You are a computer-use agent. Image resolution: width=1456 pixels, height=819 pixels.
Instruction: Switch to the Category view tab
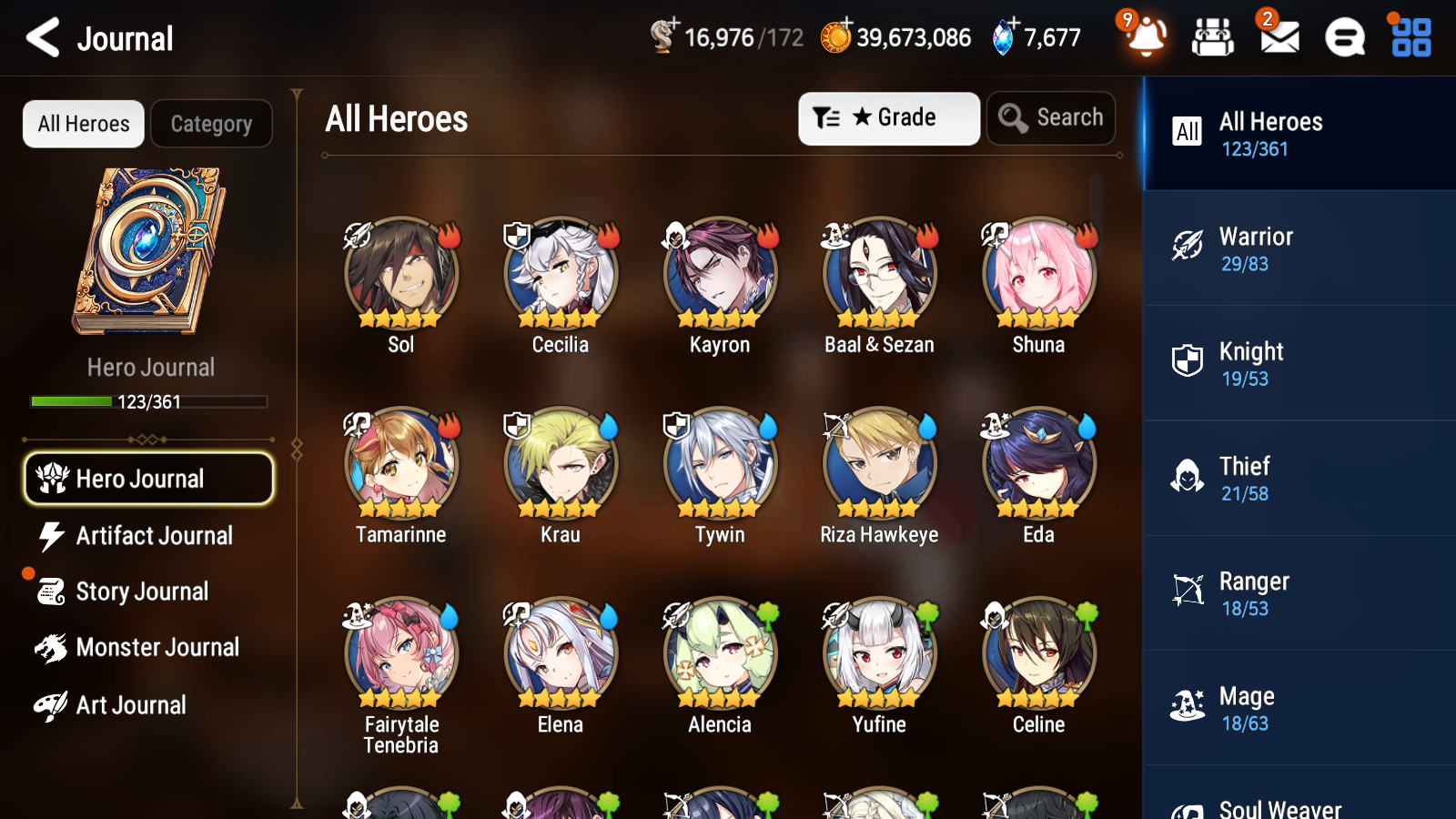click(211, 124)
